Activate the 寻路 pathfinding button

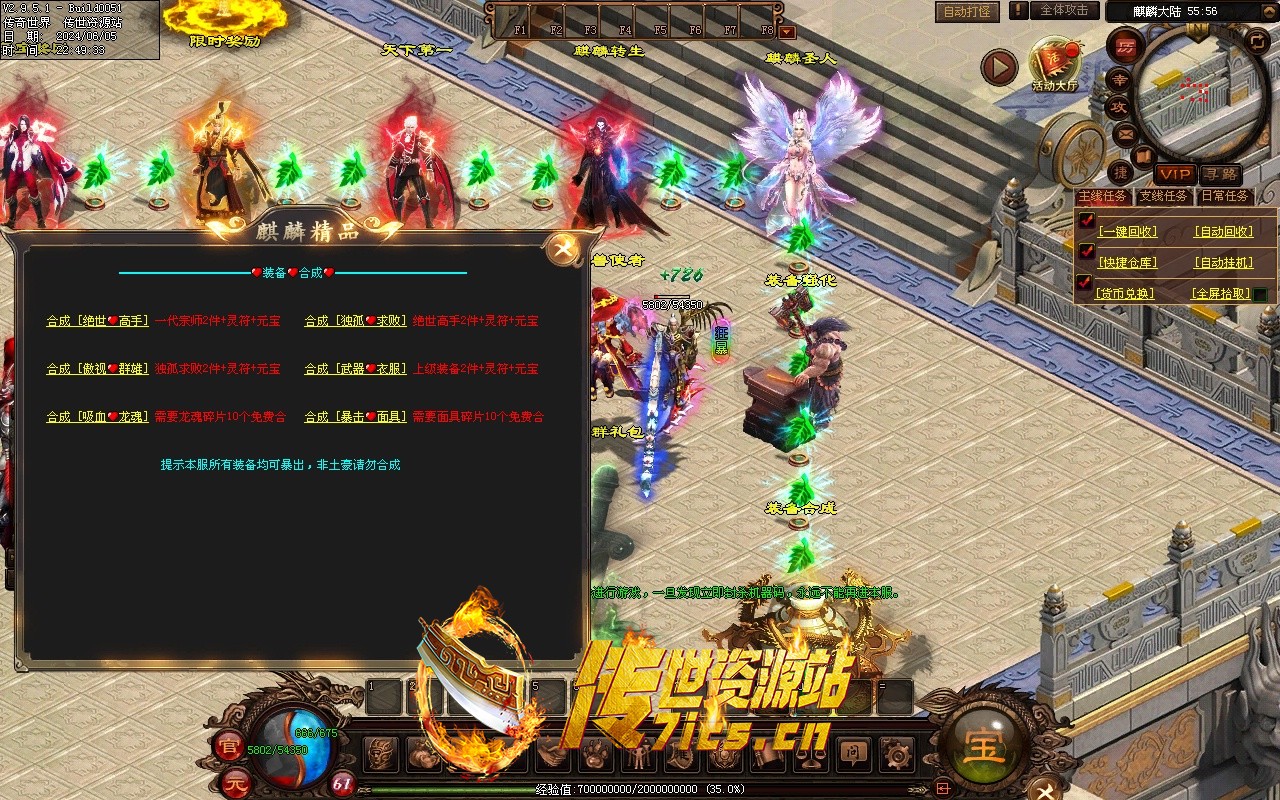click(1220, 174)
